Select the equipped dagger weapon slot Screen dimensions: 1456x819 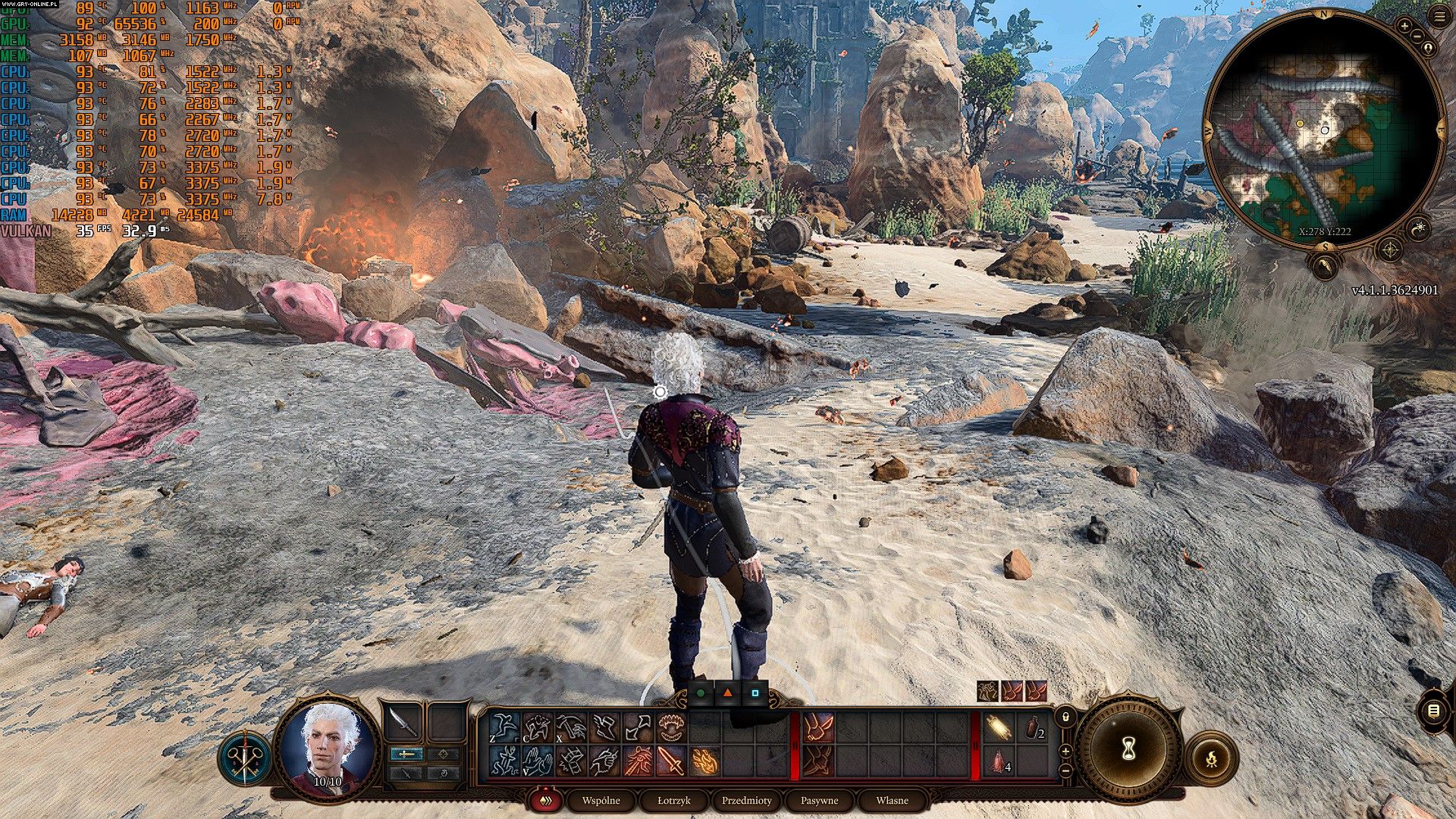[x=403, y=724]
